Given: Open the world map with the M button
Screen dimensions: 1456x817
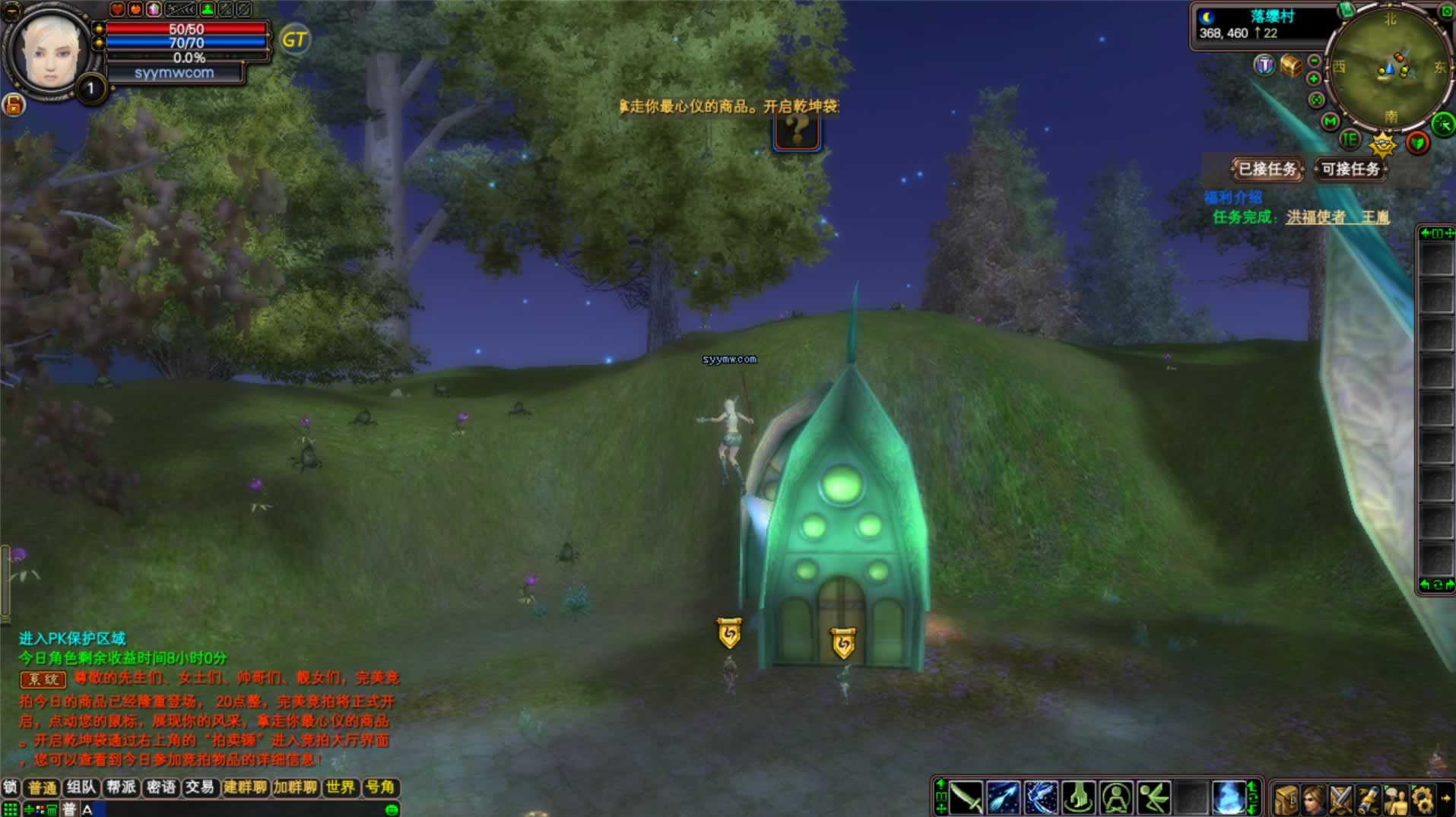Looking at the screenshot, I should click(x=1330, y=122).
